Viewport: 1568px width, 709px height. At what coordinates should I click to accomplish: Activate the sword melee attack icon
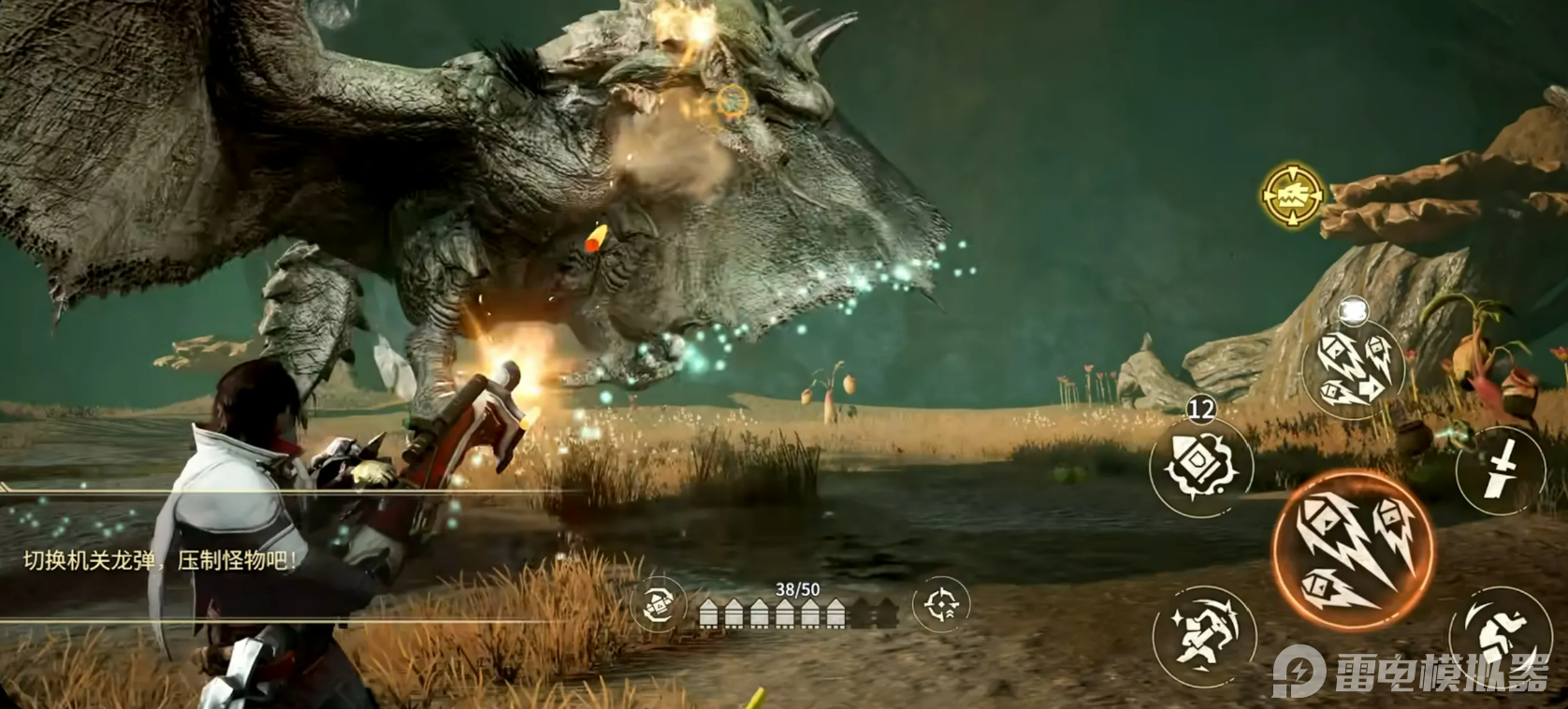coord(1500,469)
